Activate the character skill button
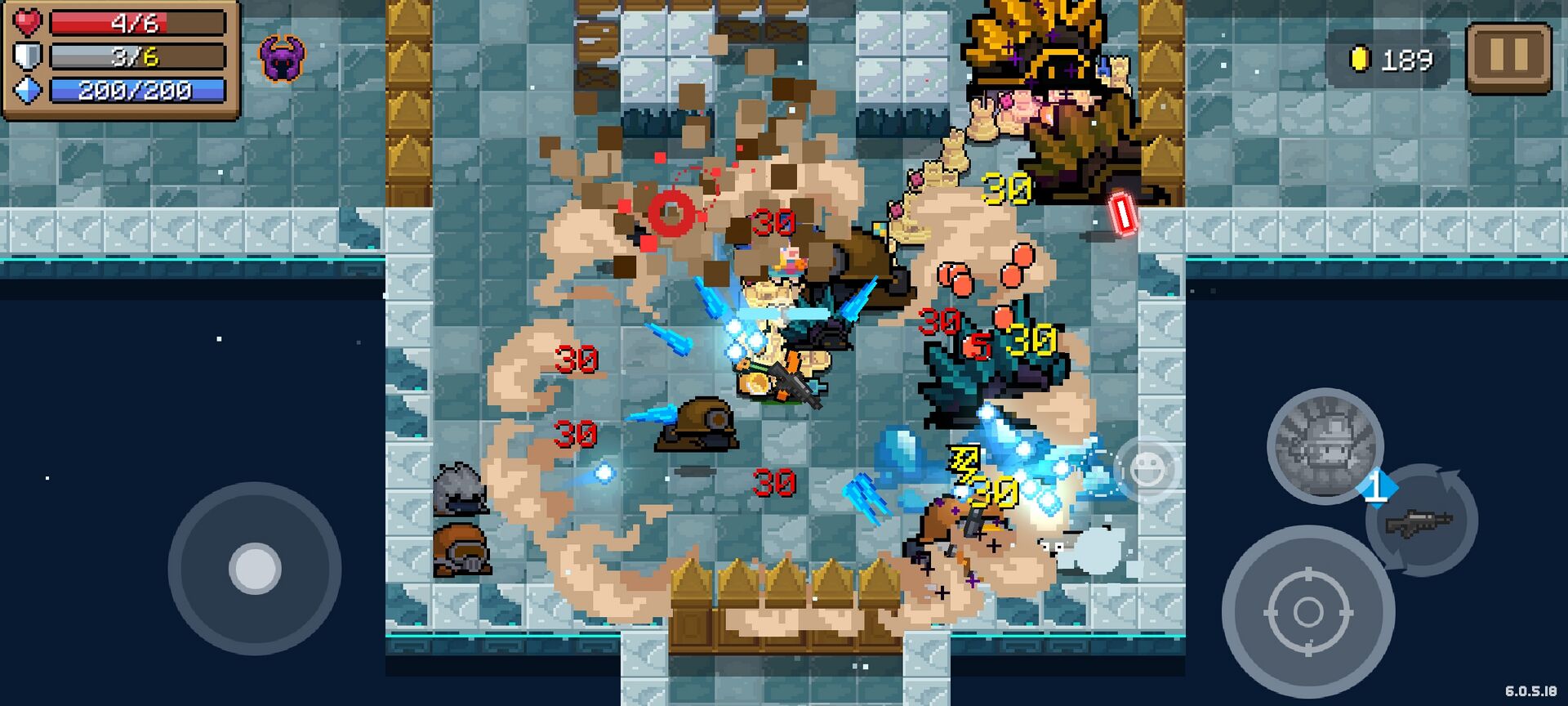 1324,445
